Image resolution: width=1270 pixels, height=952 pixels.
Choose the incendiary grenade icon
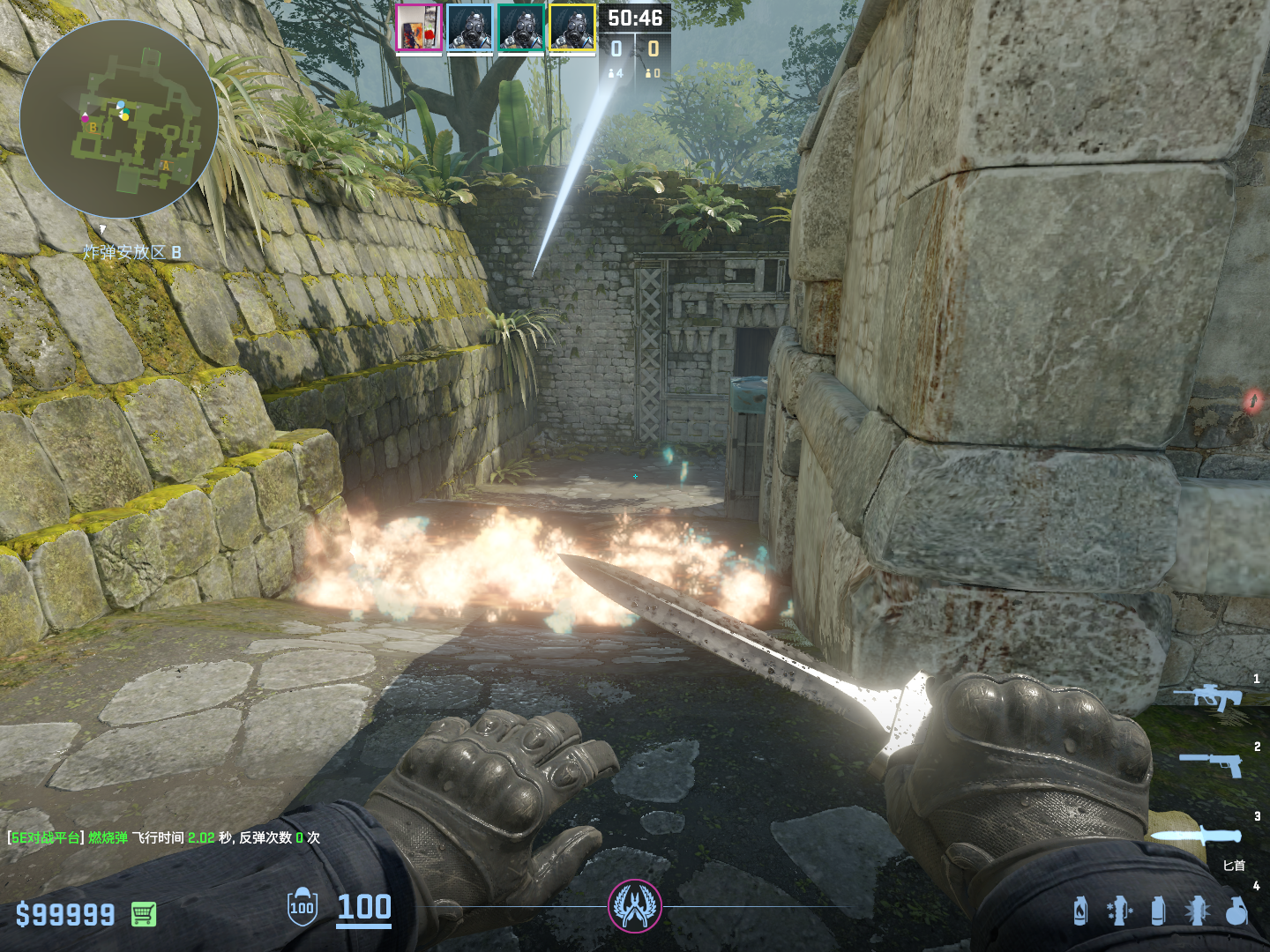(x=1080, y=911)
